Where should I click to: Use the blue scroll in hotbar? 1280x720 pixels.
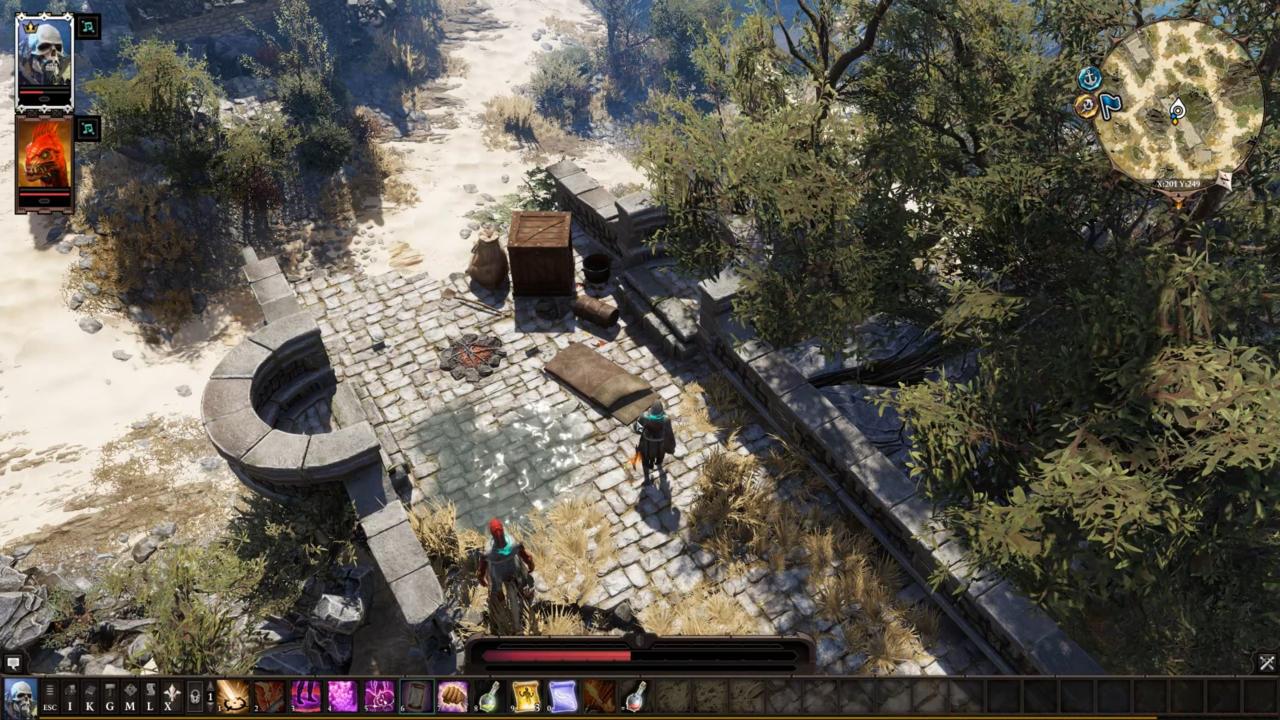(x=563, y=696)
